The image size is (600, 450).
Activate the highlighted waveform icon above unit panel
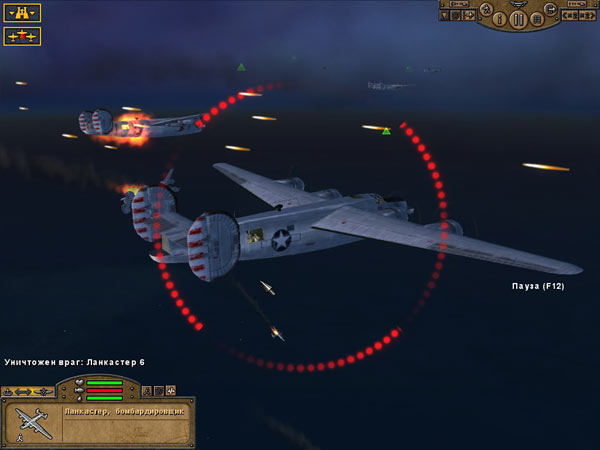point(171,390)
